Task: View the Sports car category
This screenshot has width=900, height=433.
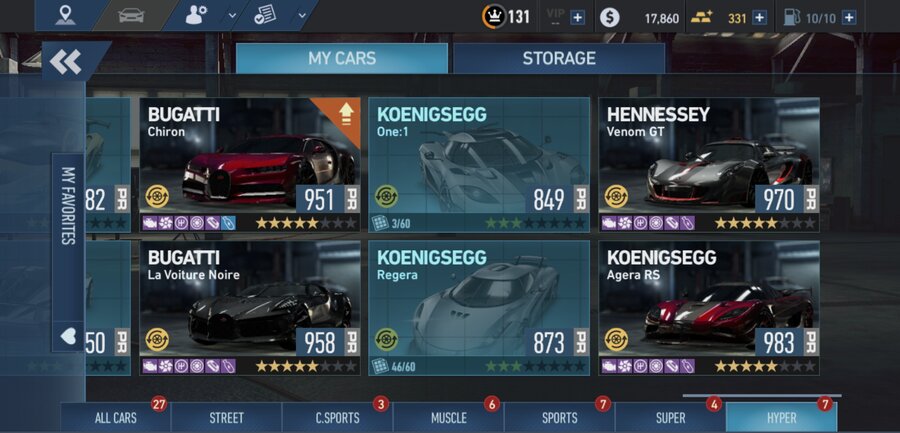Action: pos(559,418)
